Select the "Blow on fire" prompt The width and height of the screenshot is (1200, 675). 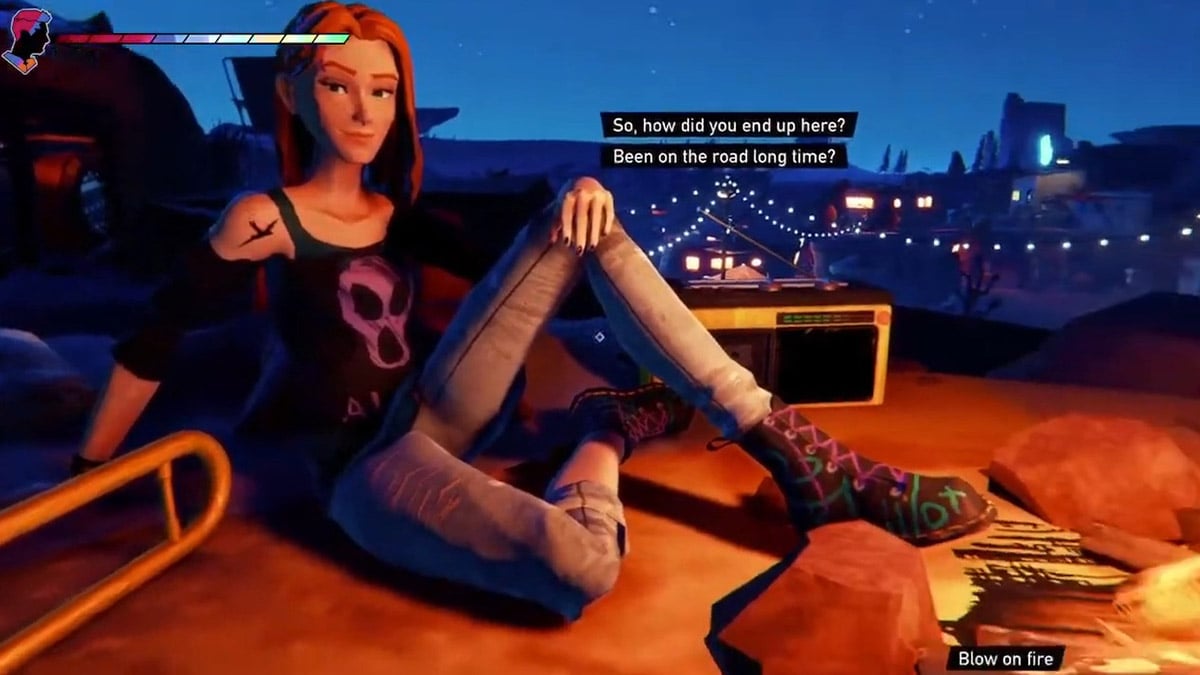tap(1006, 658)
